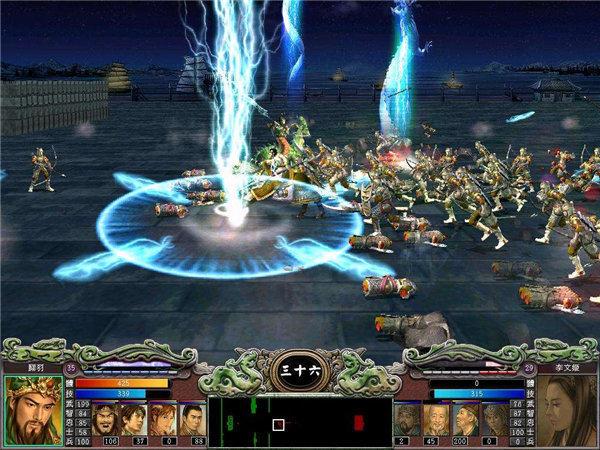
Task: Select enemy officer portrait with 200 troops
Action: 463,416
